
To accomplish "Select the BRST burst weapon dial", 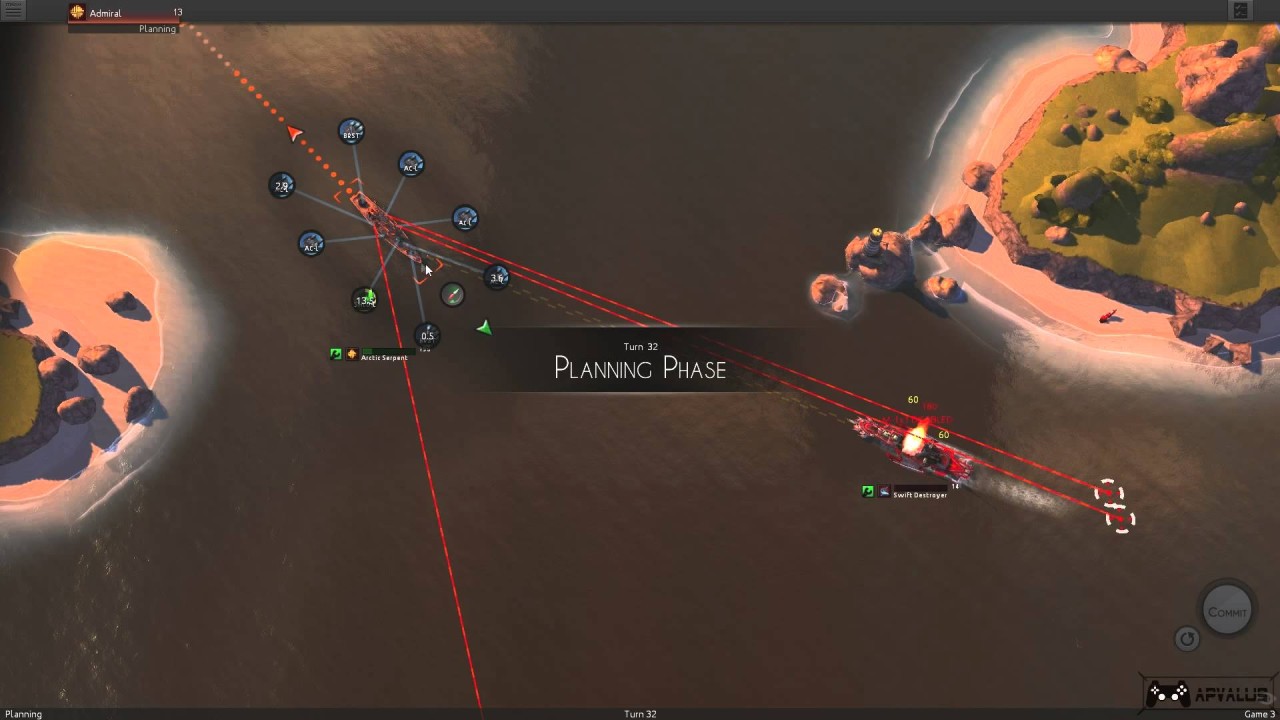I will click(349, 133).
